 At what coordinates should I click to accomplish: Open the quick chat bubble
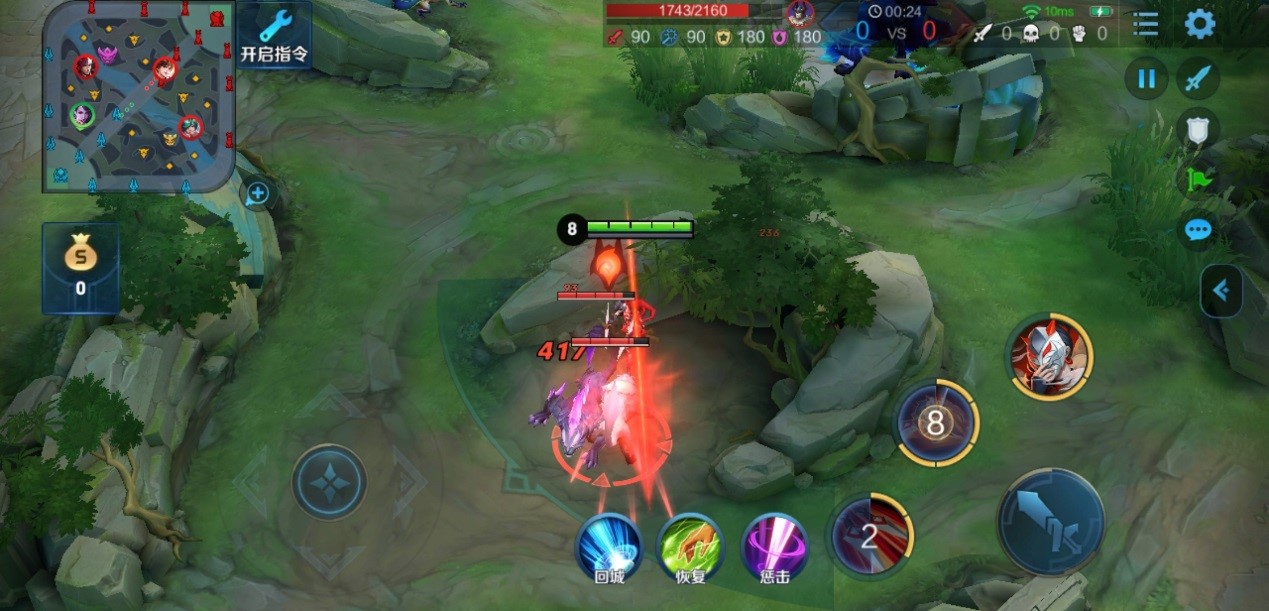click(x=1197, y=230)
